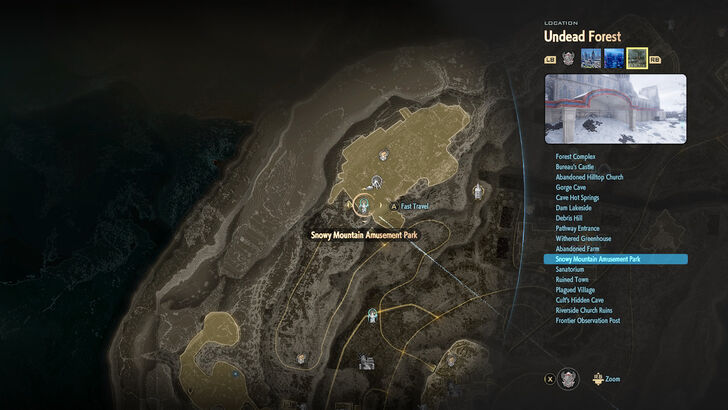Pick Abandoned Farm in the list
728x410 pixels.
point(576,249)
